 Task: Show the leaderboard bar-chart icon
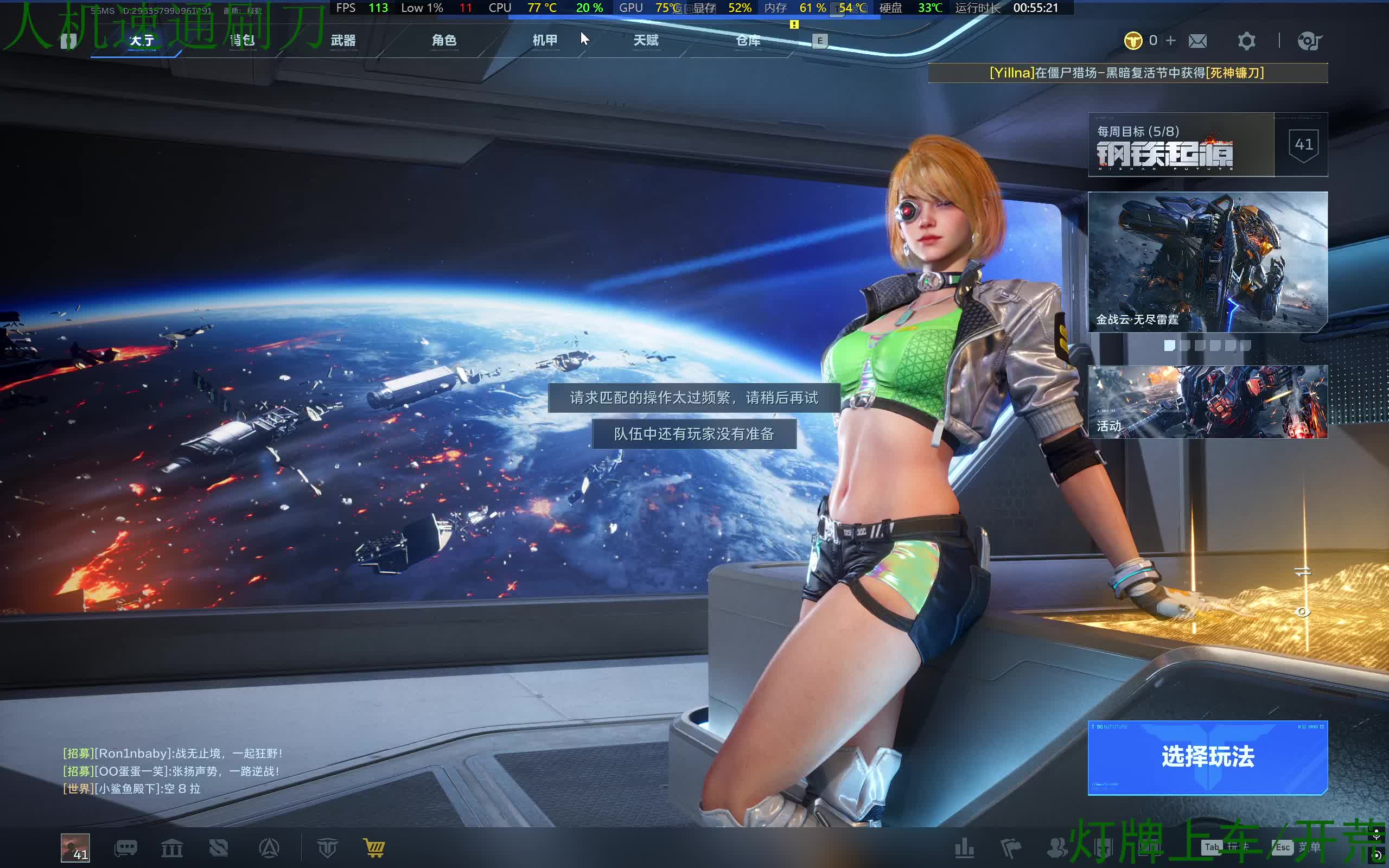tap(964, 847)
